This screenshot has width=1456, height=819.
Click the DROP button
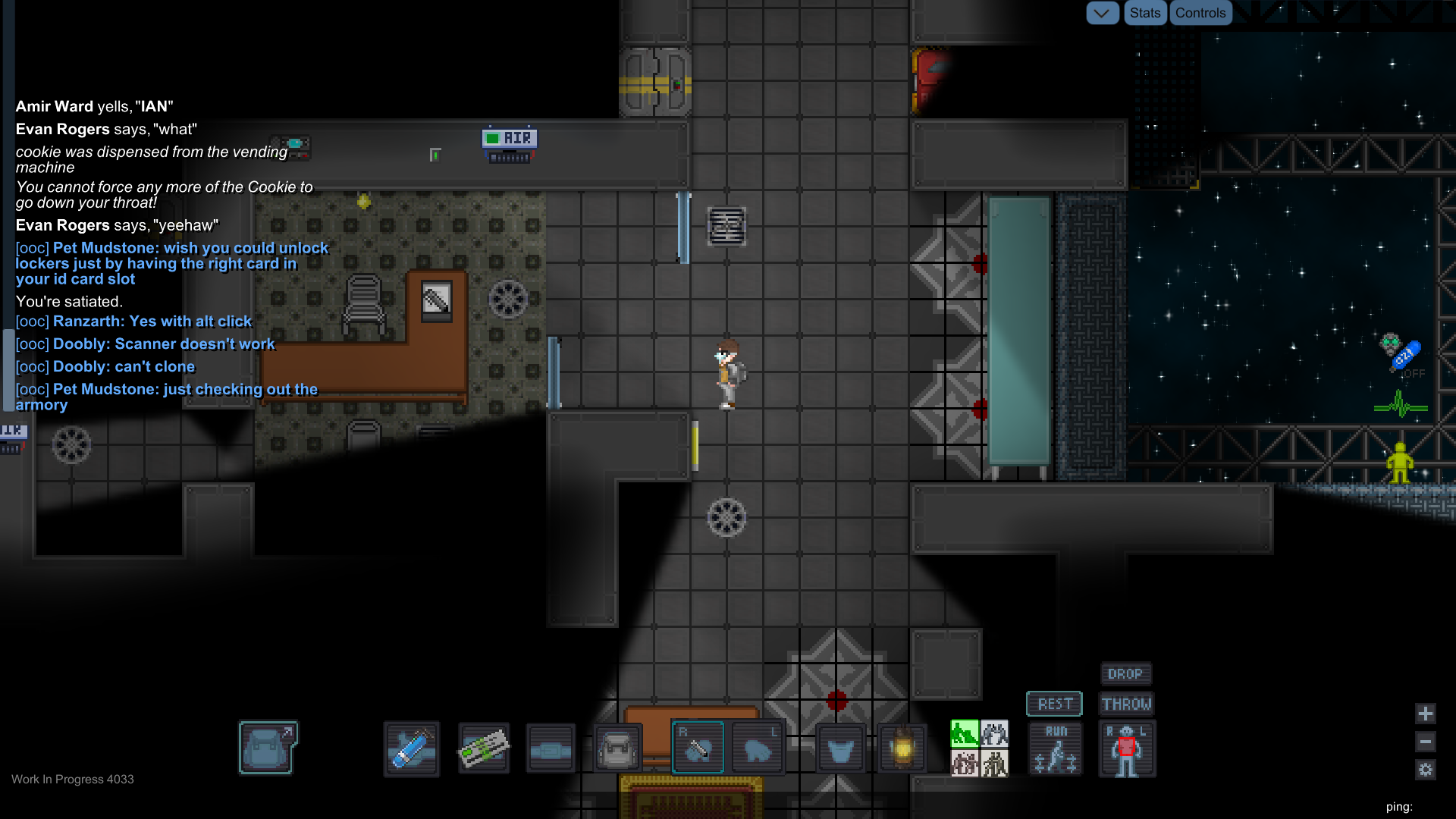[x=1125, y=673]
